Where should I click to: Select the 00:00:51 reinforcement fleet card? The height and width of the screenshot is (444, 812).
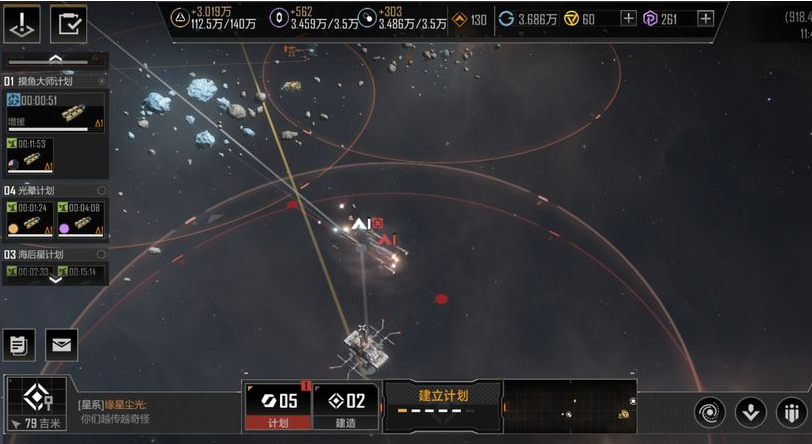click(x=55, y=111)
